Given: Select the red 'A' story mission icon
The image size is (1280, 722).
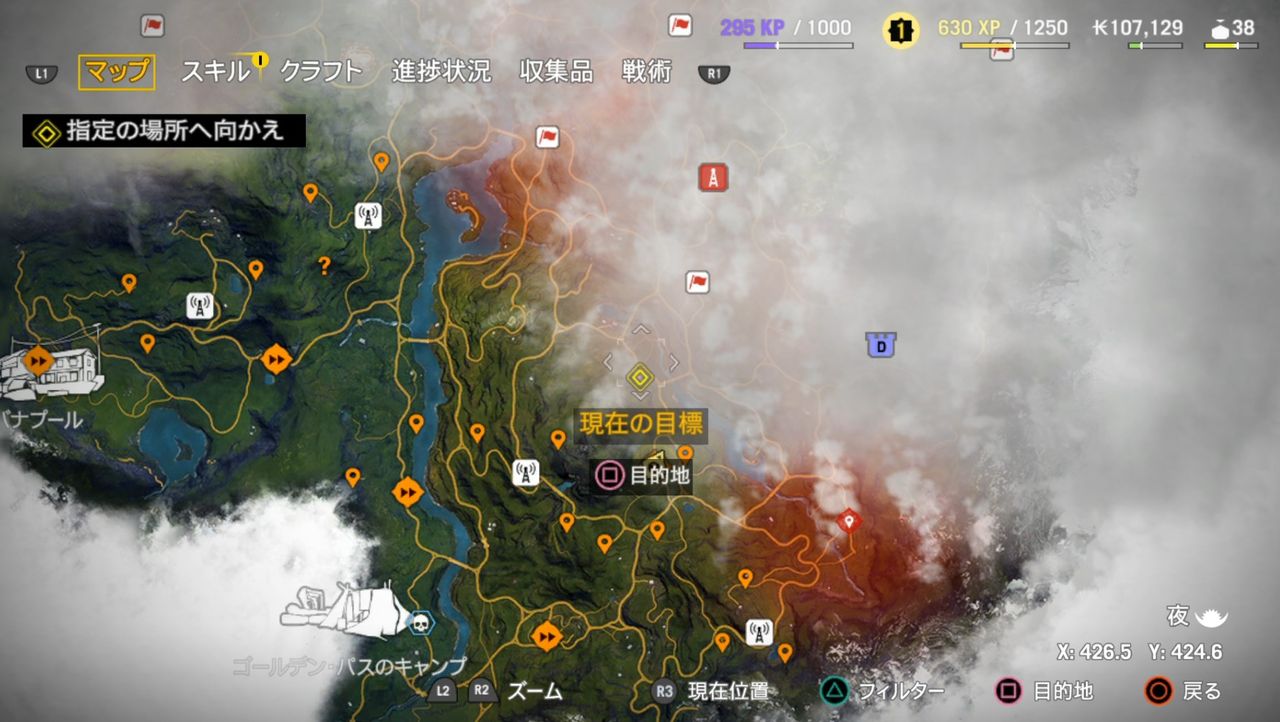Looking at the screenshot, I should pos(713,177).
